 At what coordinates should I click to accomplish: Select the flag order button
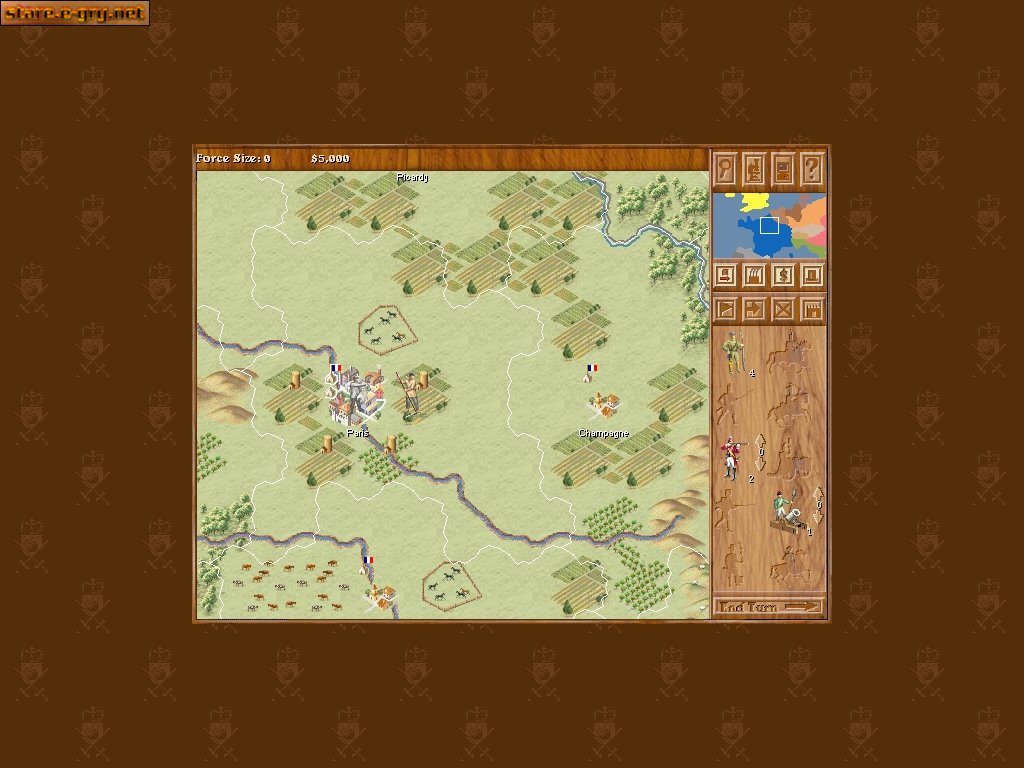726,310
